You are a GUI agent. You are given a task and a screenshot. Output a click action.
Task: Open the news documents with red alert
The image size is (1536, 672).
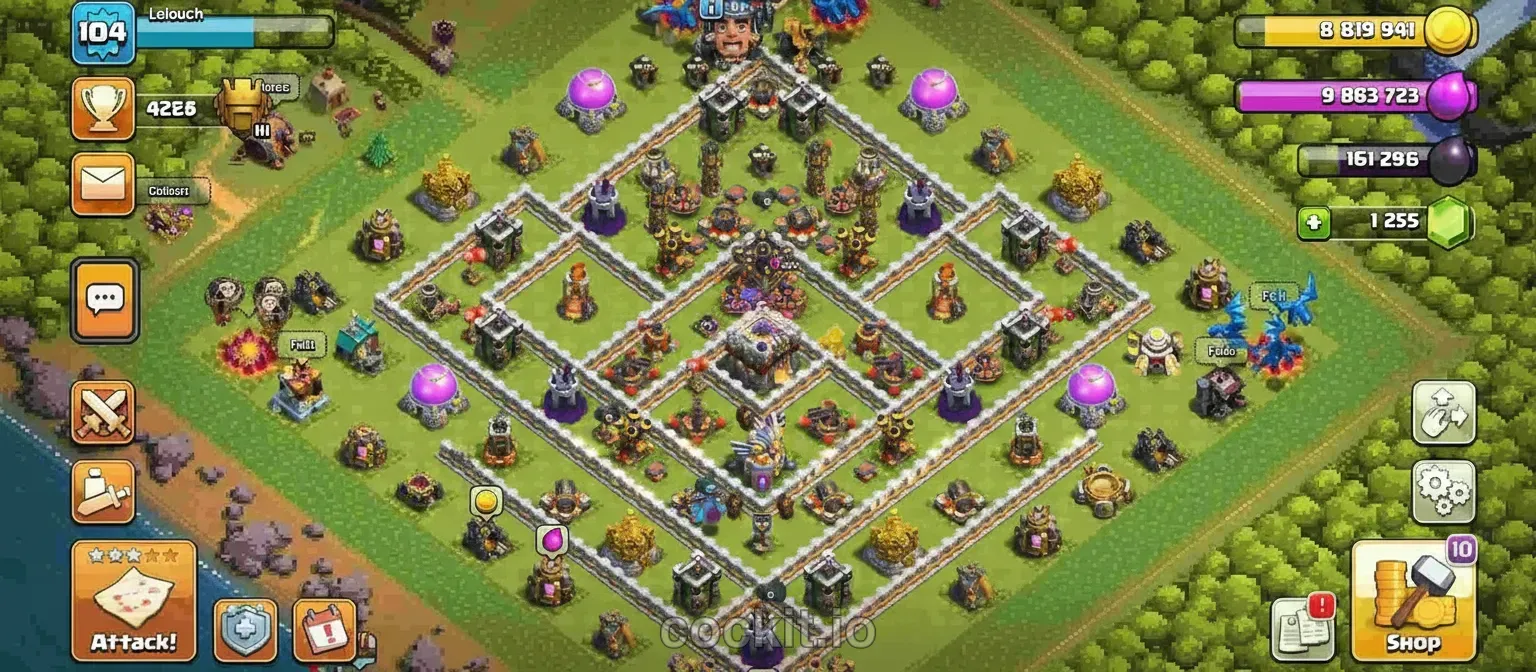(1303, 630)
